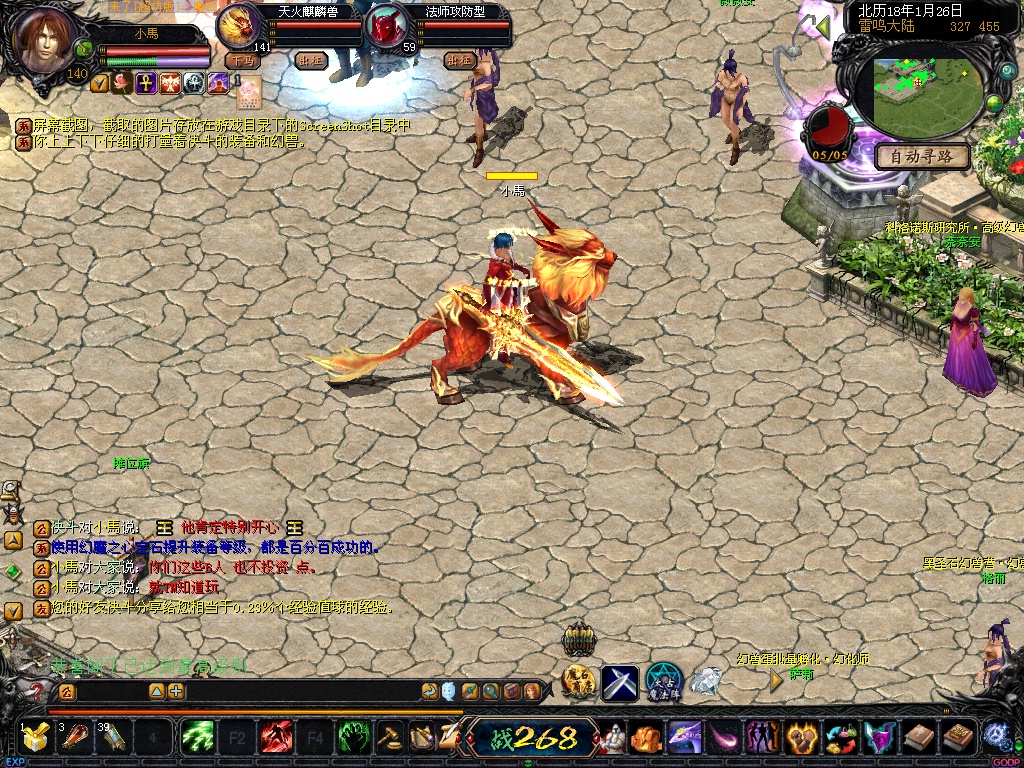The width and height of the screenshot is (1024, 768).
Task: Click 出征 under 法师攻防型 pet
Action: click(459, 60)
